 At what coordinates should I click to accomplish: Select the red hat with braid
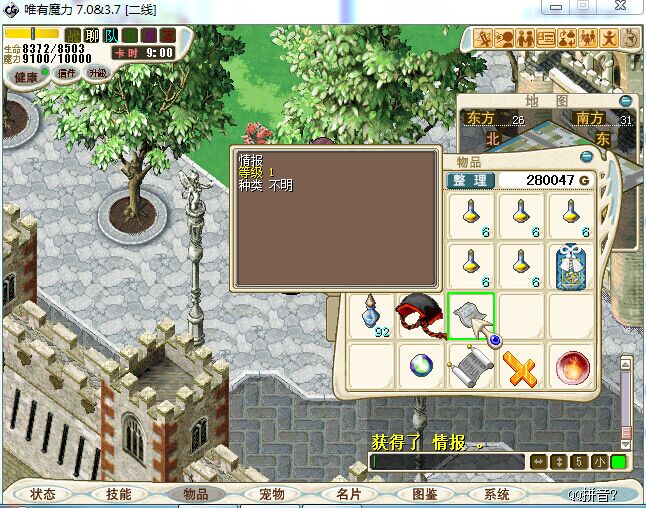[420, 315]
